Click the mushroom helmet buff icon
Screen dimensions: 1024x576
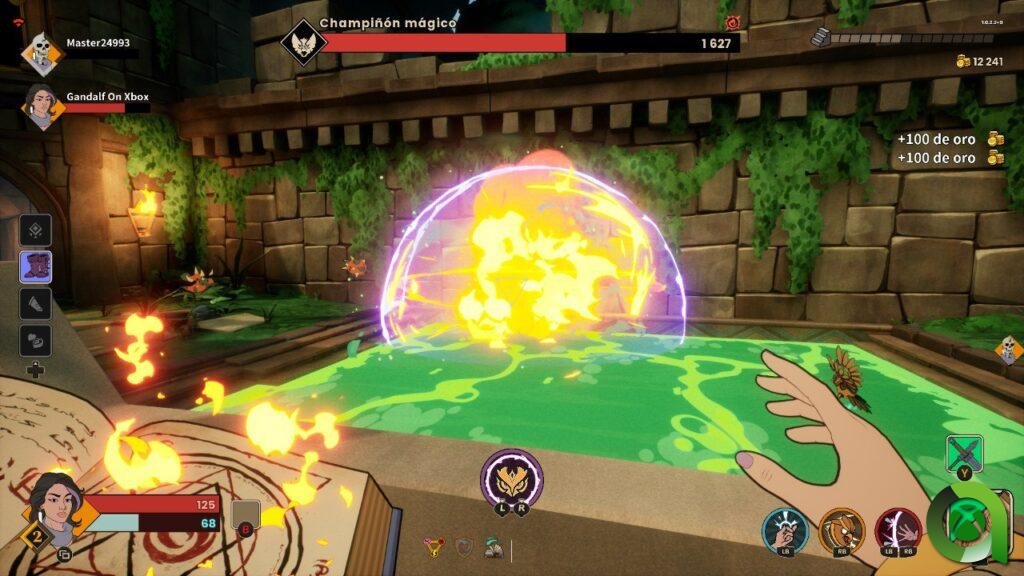coord(493,548)
